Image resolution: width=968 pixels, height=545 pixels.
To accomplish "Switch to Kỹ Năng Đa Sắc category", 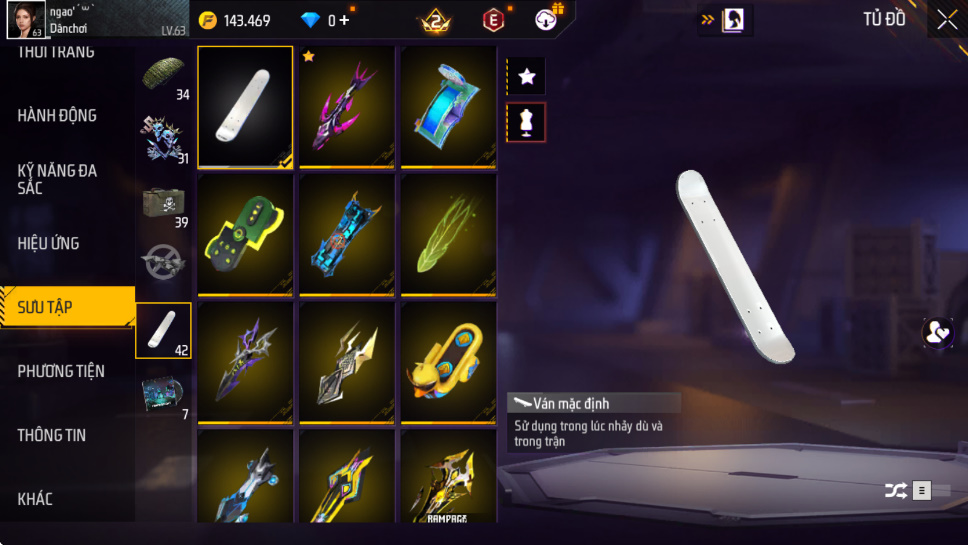I will (57, 179).
